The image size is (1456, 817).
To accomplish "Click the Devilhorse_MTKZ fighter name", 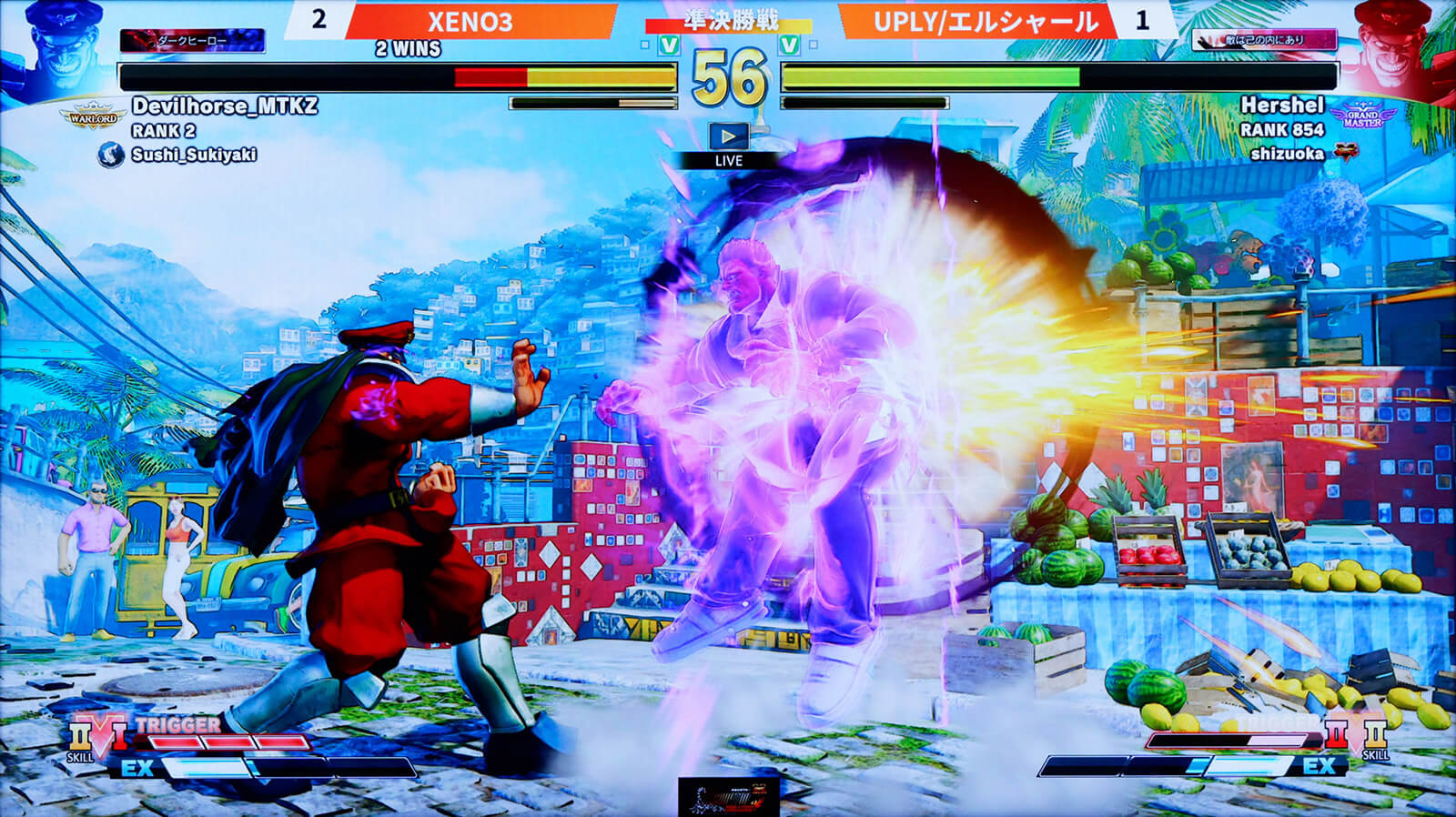I will (225, 106).
